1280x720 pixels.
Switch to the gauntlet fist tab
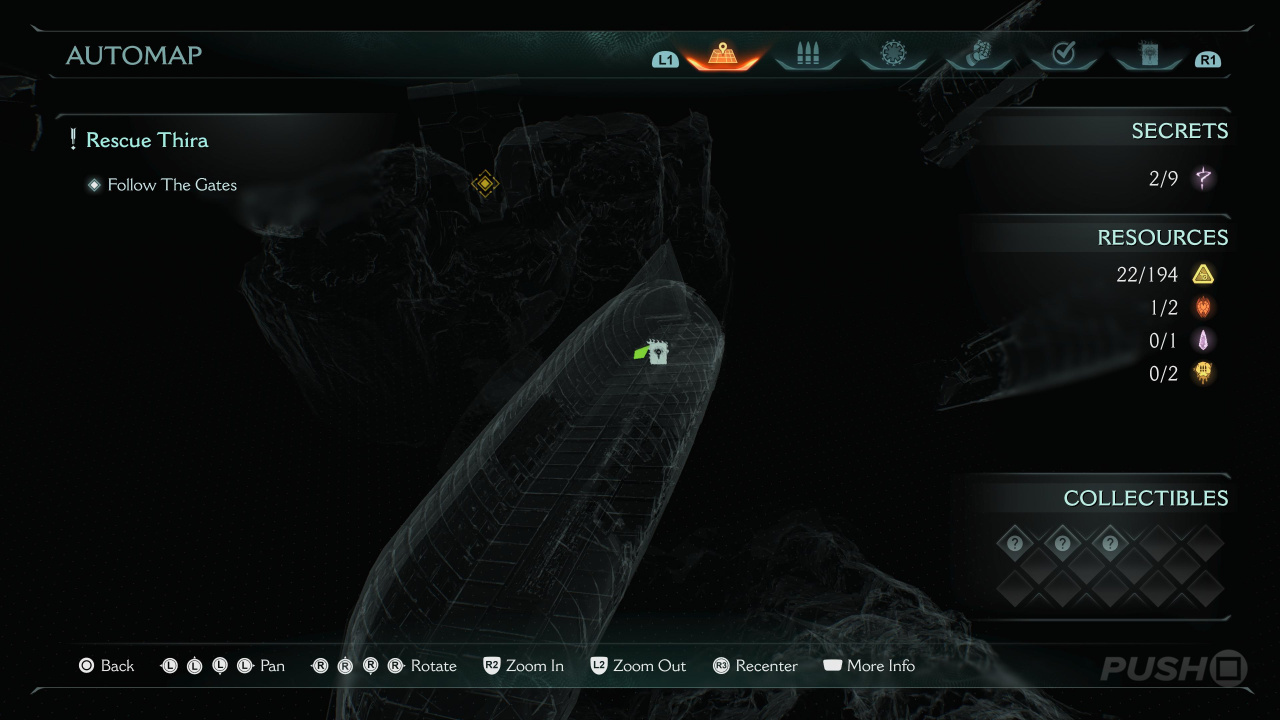978,54
